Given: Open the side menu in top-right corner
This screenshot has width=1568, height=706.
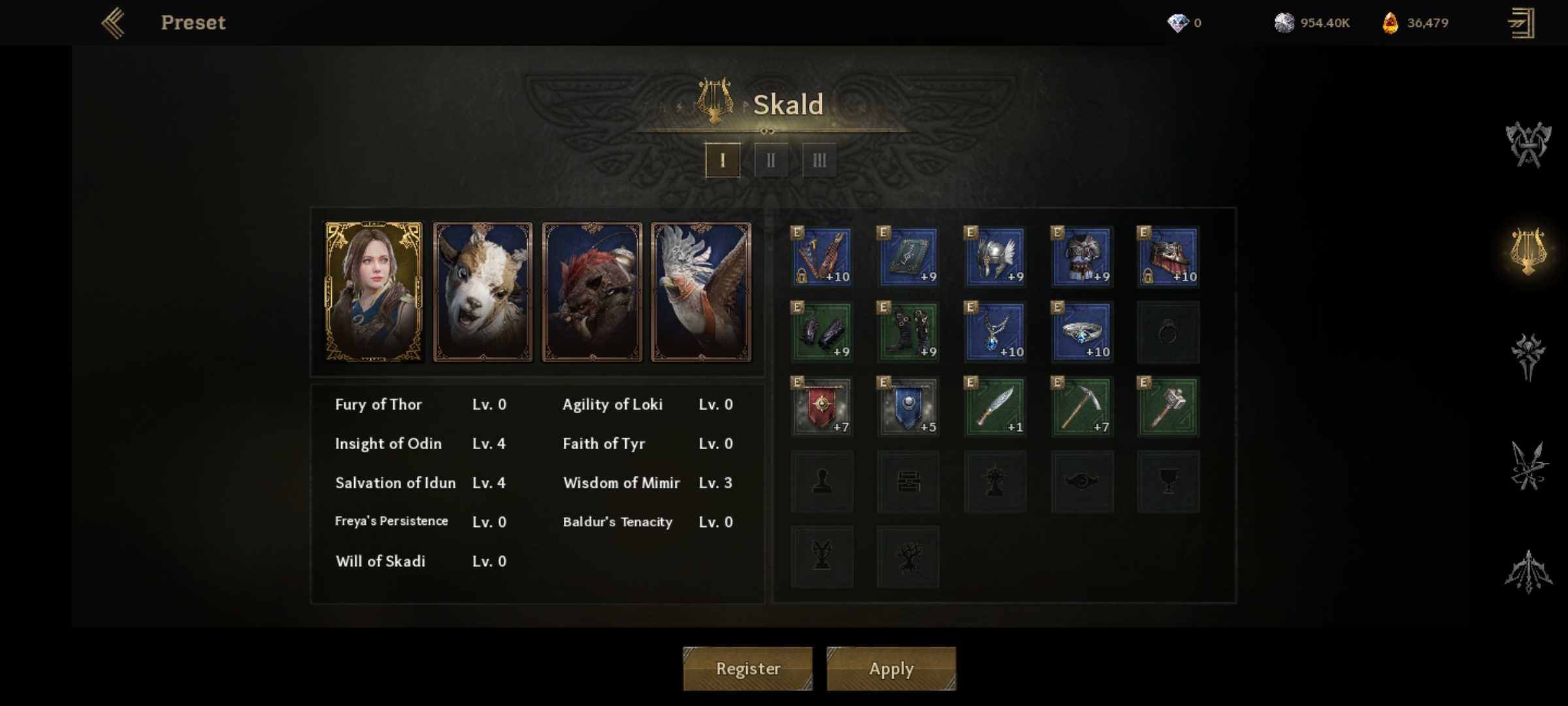Looking at the screenshot, I should point(1521,24).
